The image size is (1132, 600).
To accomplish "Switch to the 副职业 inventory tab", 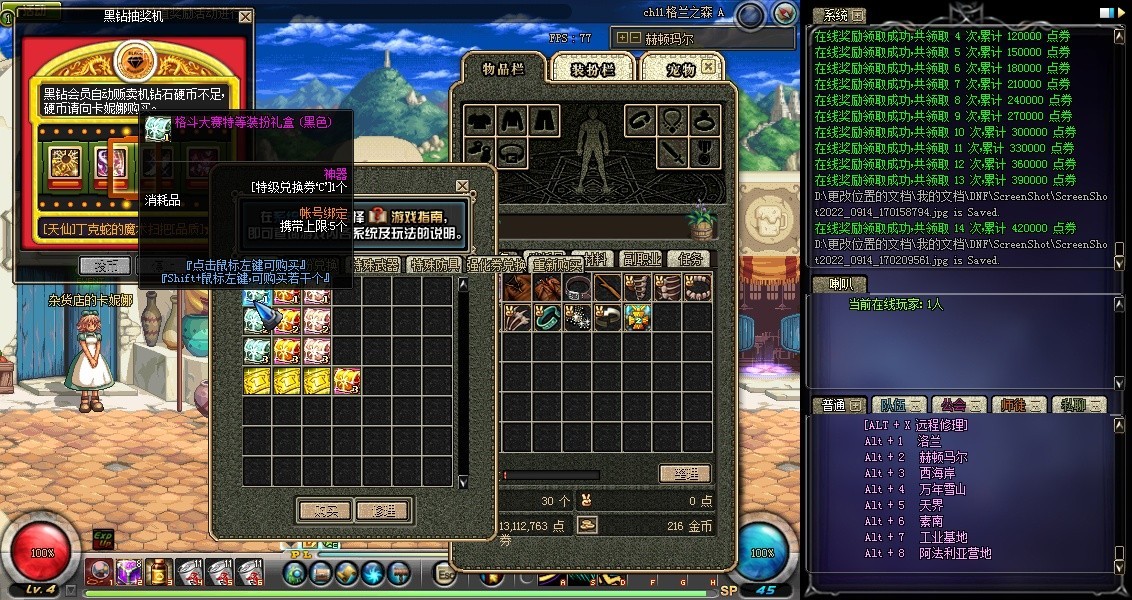I will 639,259.
